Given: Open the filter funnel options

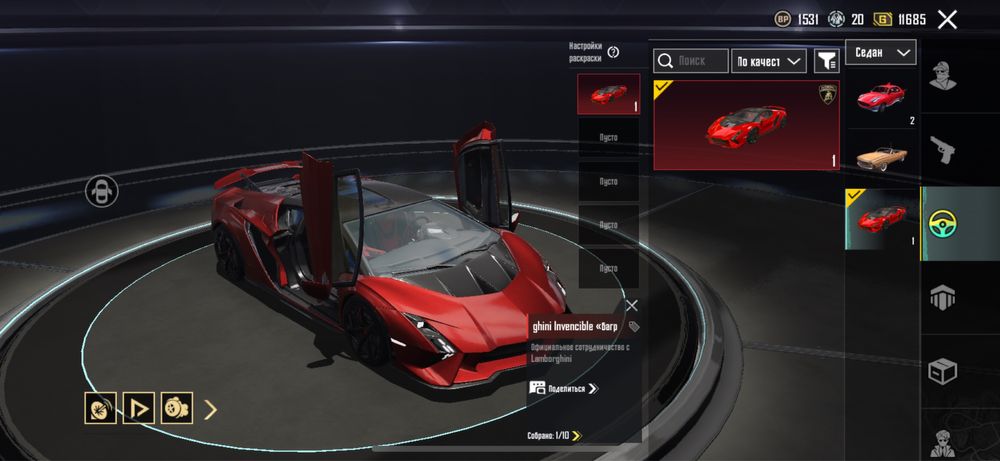Looking at the screenshot, I should [x=826, y=61].
